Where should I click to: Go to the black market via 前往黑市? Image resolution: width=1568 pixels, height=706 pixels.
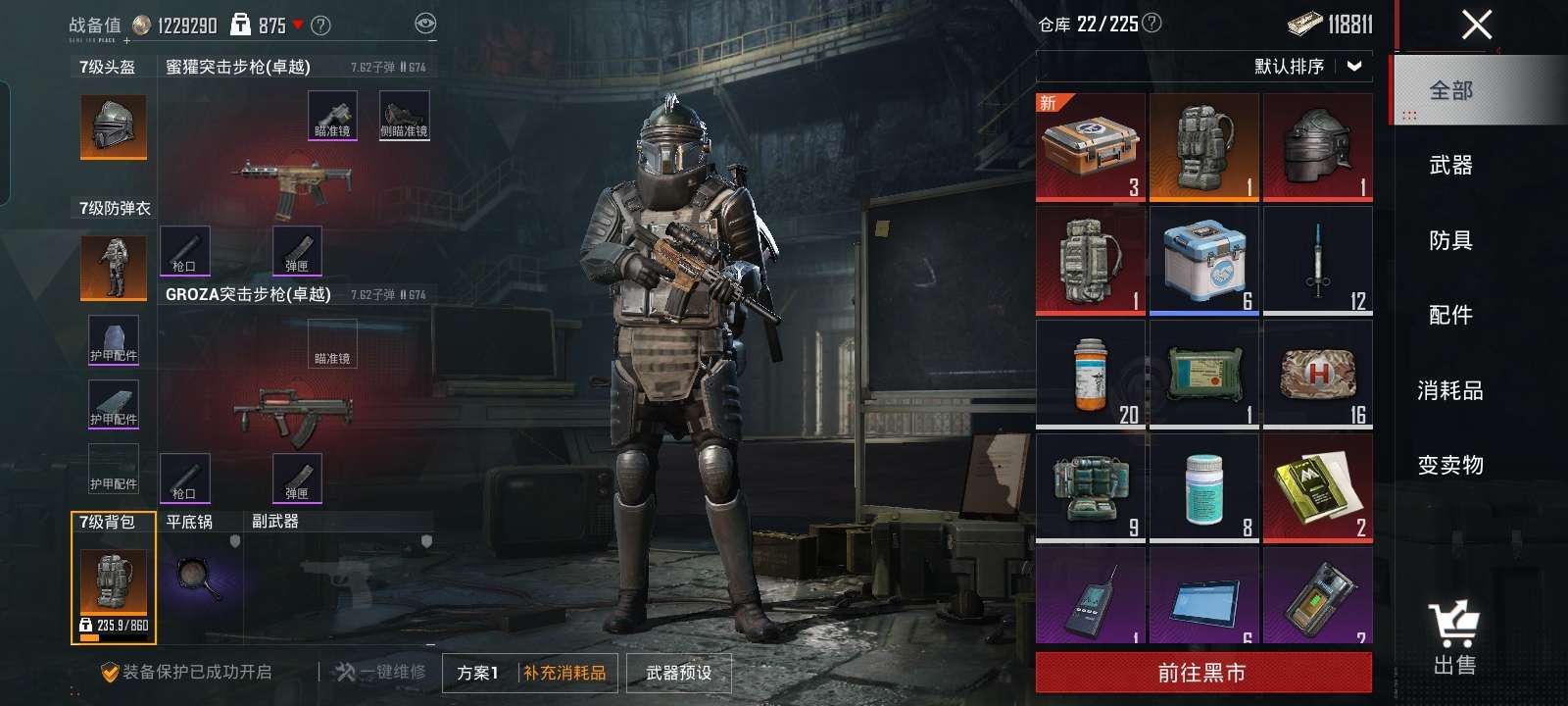(1202, 673)
